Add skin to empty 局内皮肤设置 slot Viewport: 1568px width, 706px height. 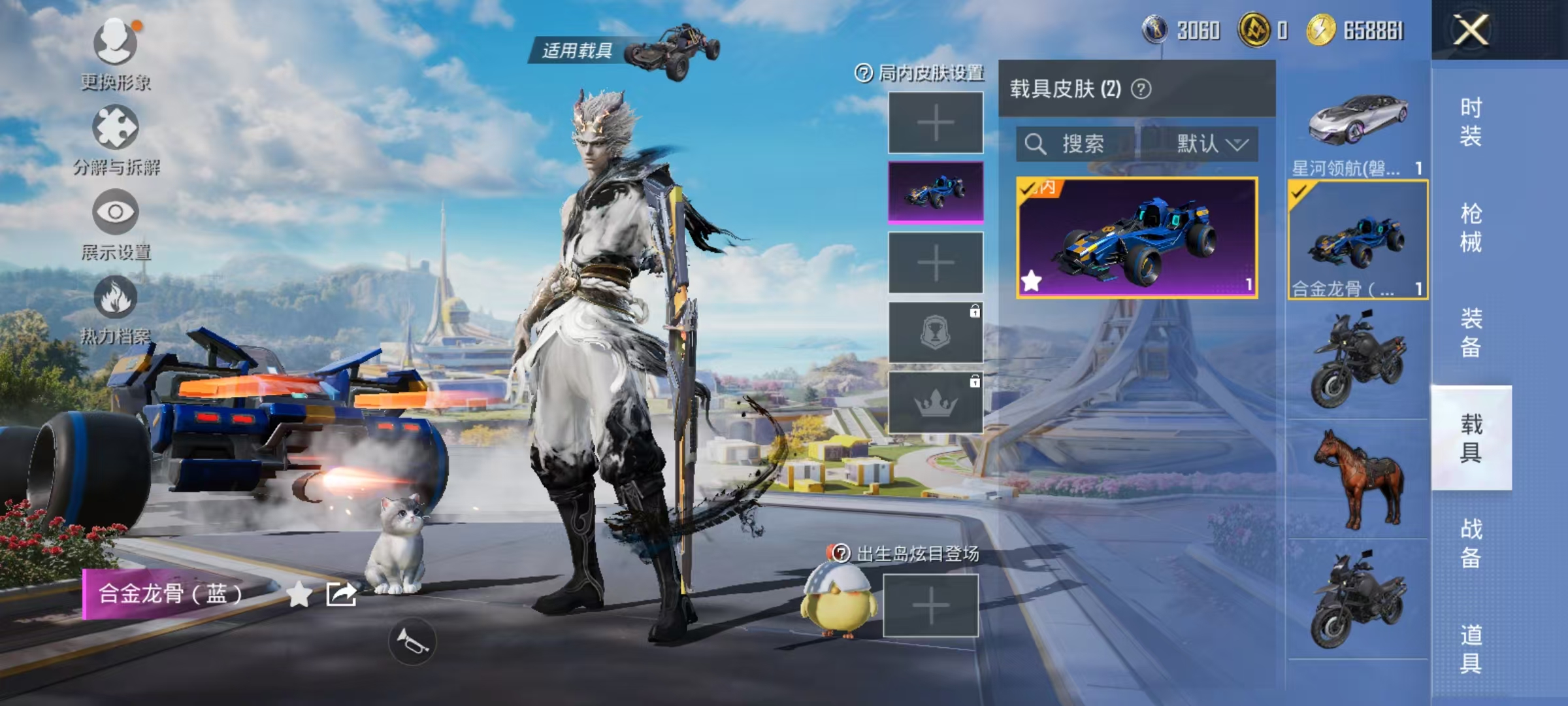(x=934, y=123)
